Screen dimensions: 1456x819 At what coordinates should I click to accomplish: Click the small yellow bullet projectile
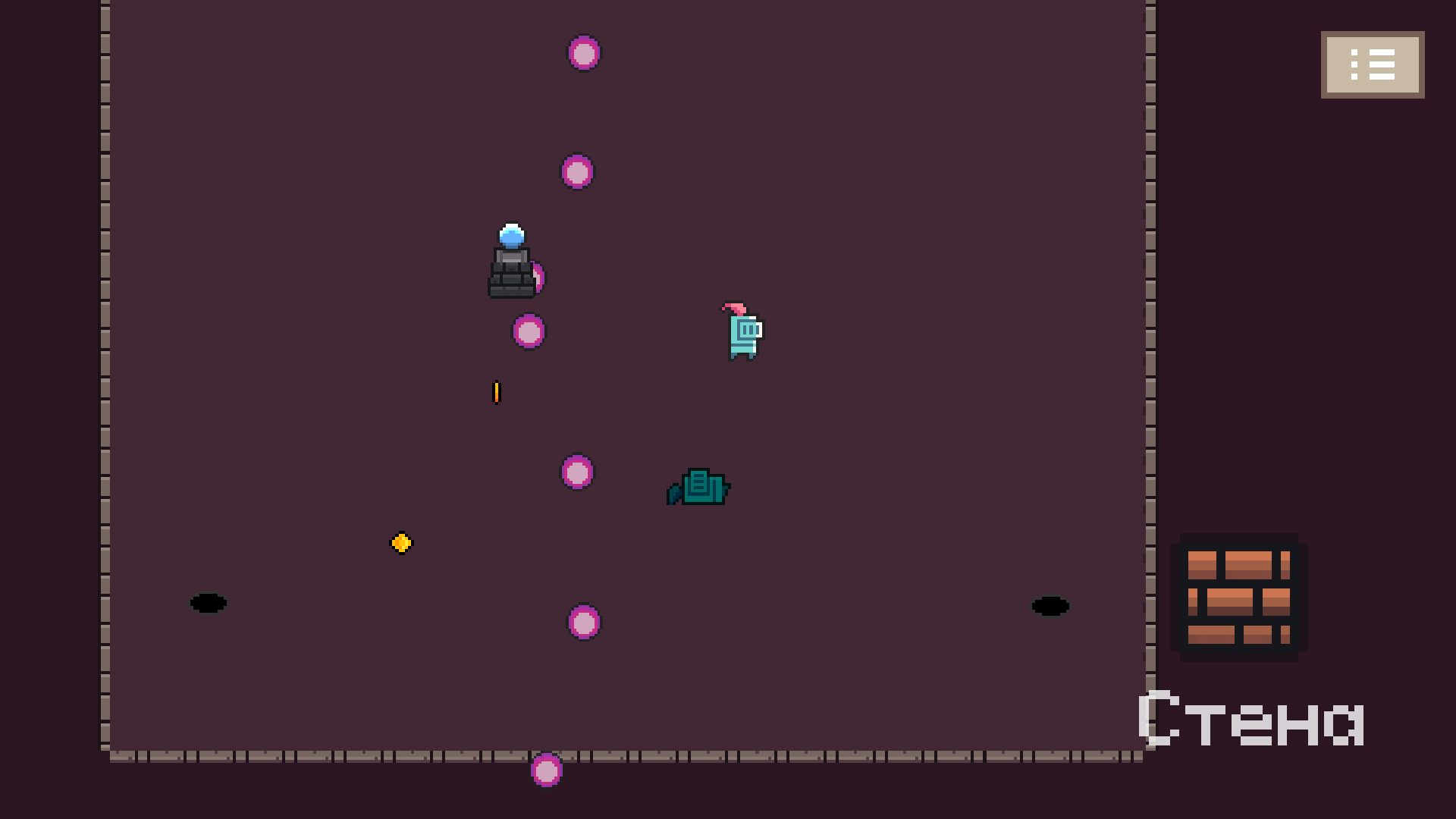click(x=497, y=393)
